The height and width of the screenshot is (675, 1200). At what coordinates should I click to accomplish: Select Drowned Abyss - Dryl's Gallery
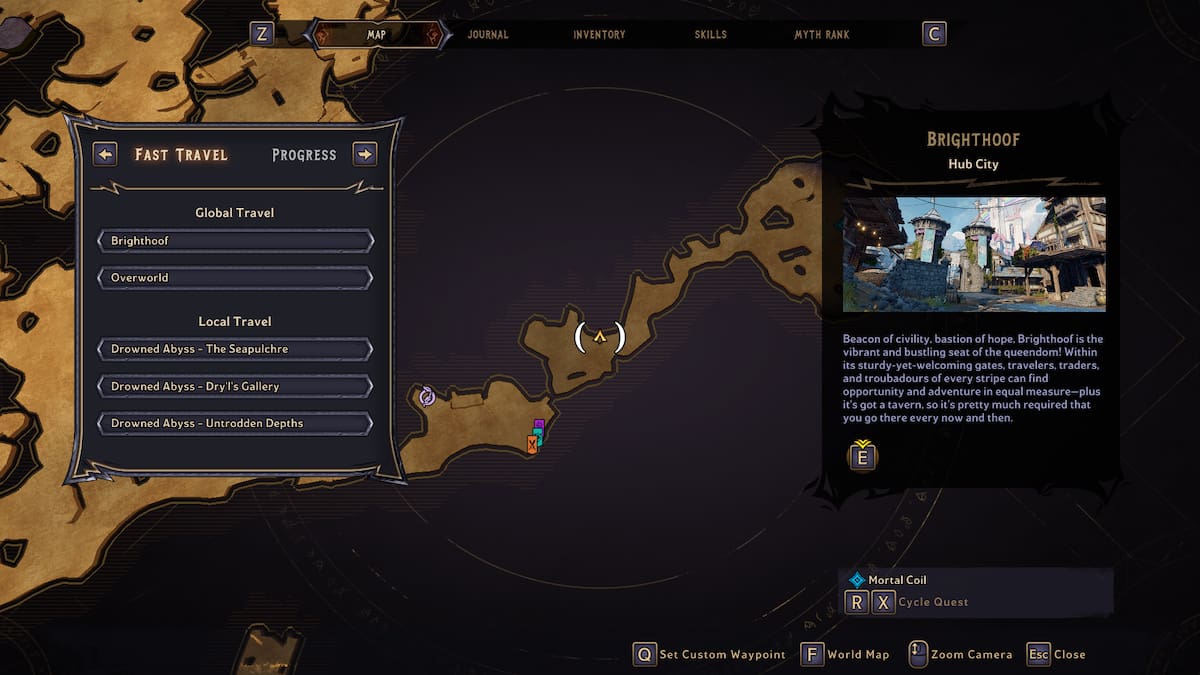pyautogui.click(x=235, y=386)
